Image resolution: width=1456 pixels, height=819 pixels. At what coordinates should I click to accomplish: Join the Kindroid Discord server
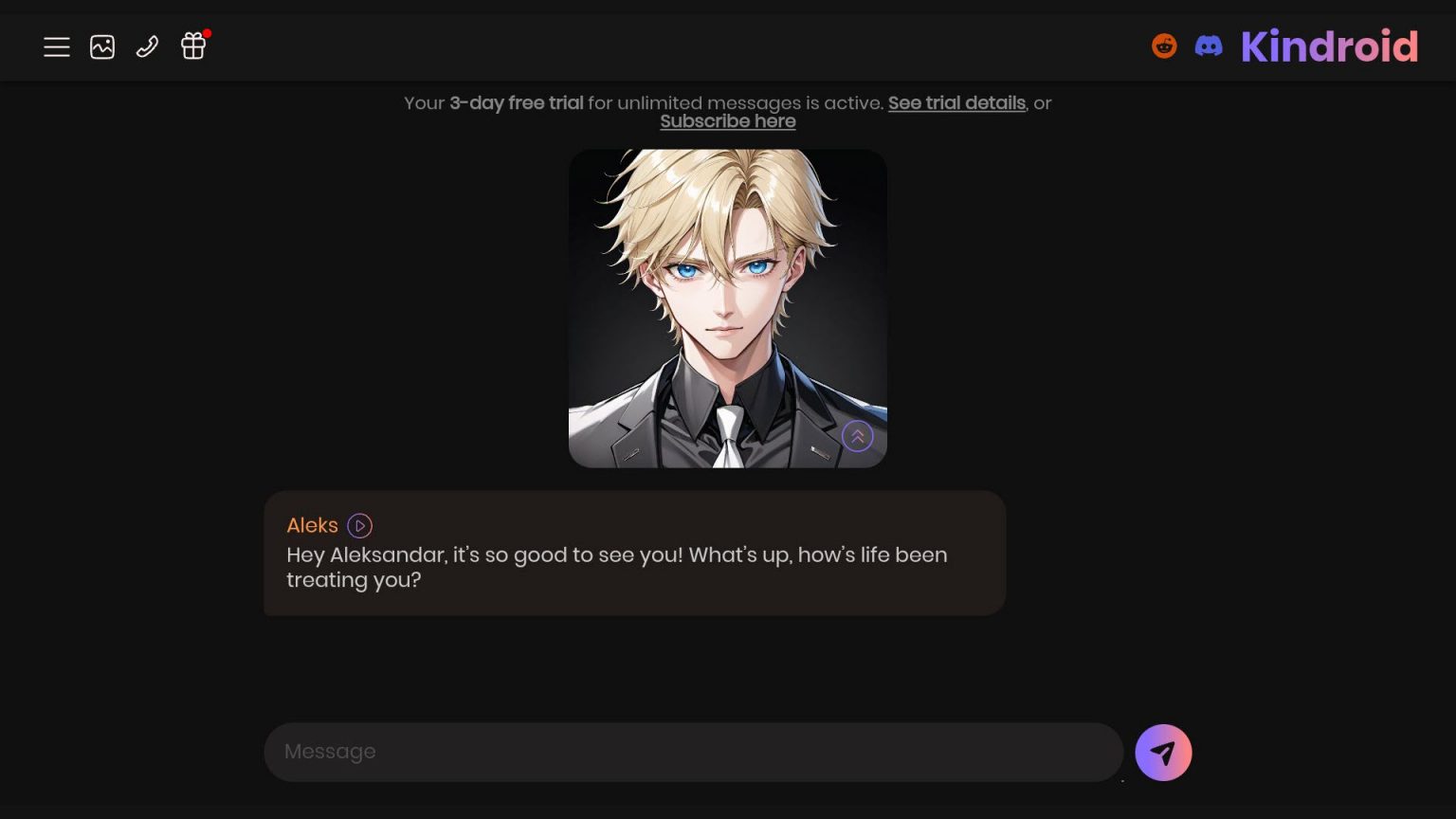pyautogui.click(x=1208, y=45)
